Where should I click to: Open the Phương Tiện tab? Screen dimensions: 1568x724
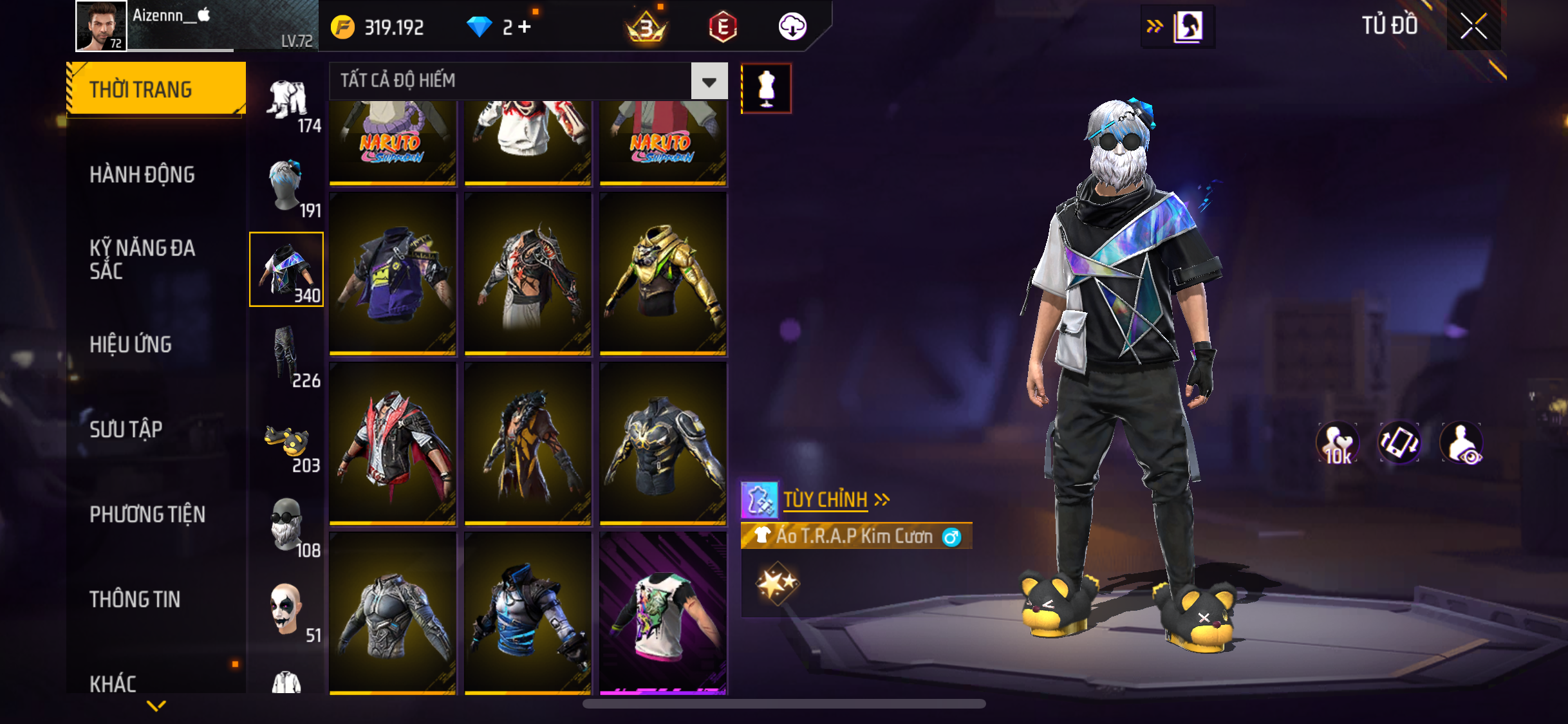click(147, 514)
